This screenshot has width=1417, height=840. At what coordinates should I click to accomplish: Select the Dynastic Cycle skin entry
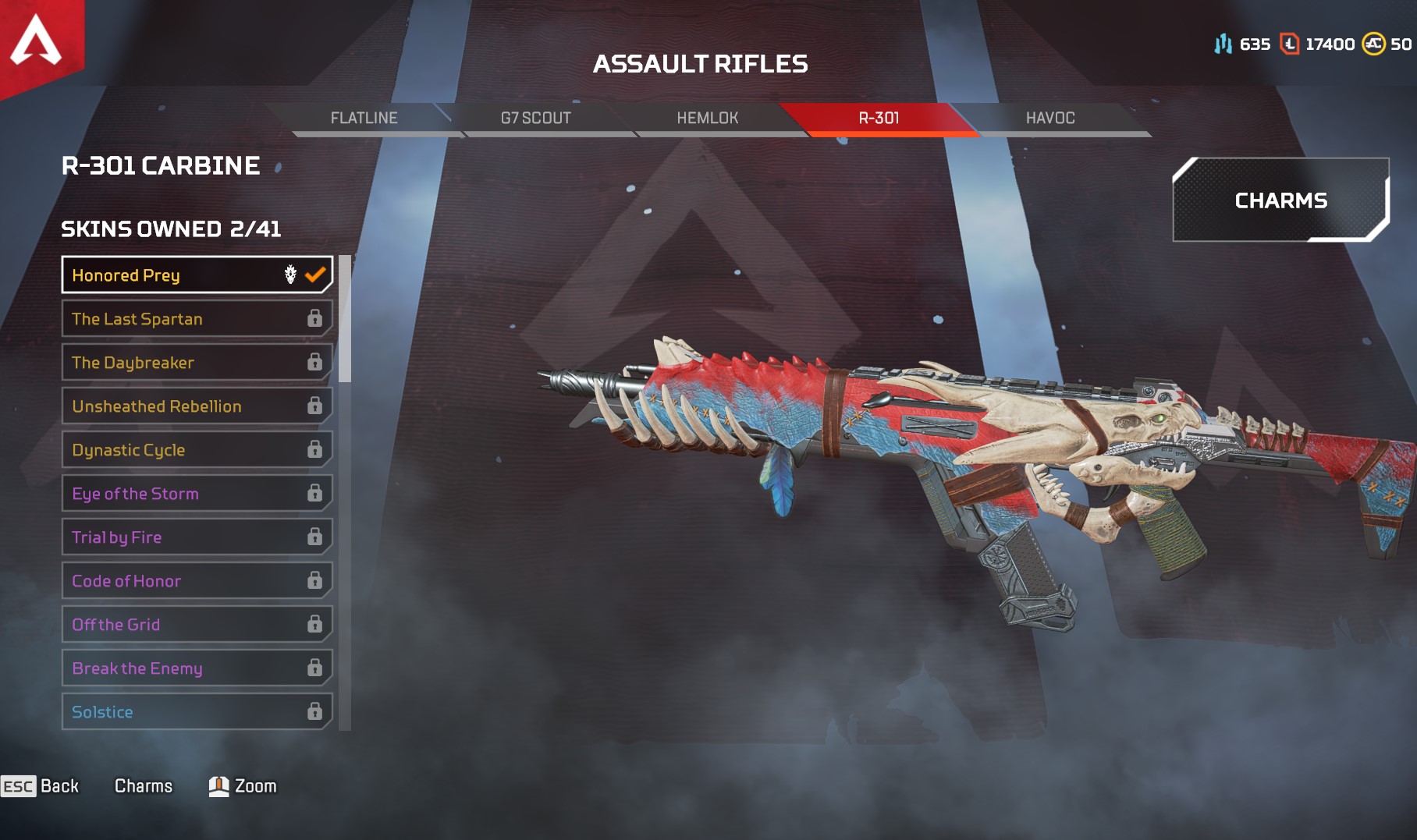(195, 449)
